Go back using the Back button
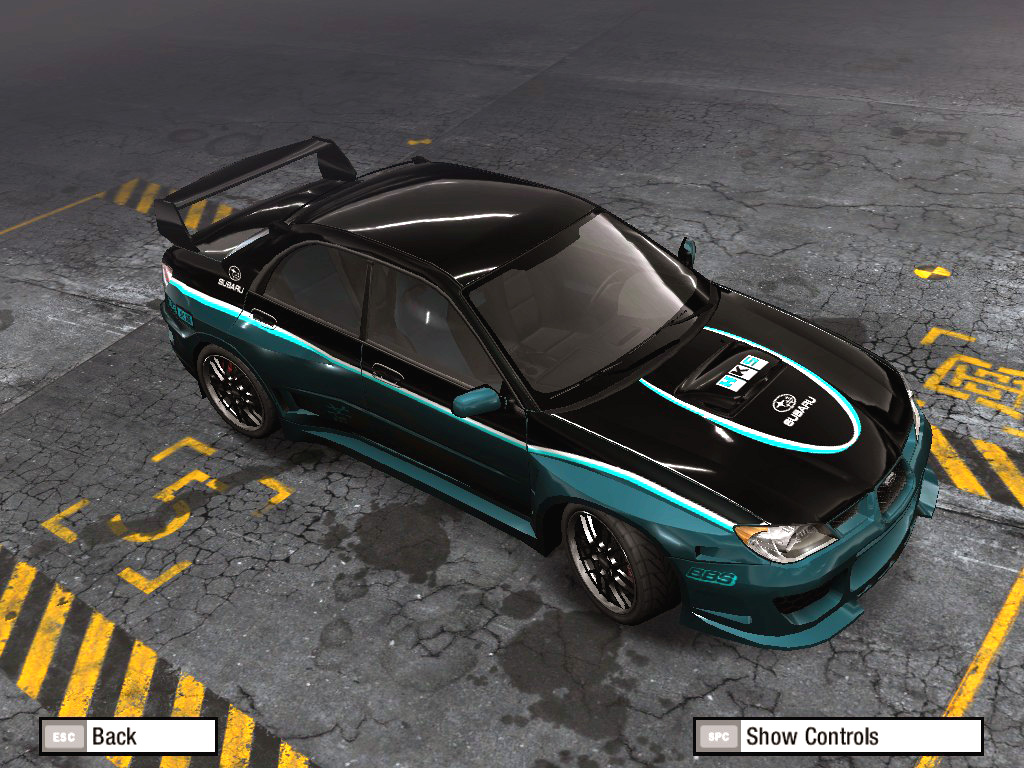 tap(128, 737)
